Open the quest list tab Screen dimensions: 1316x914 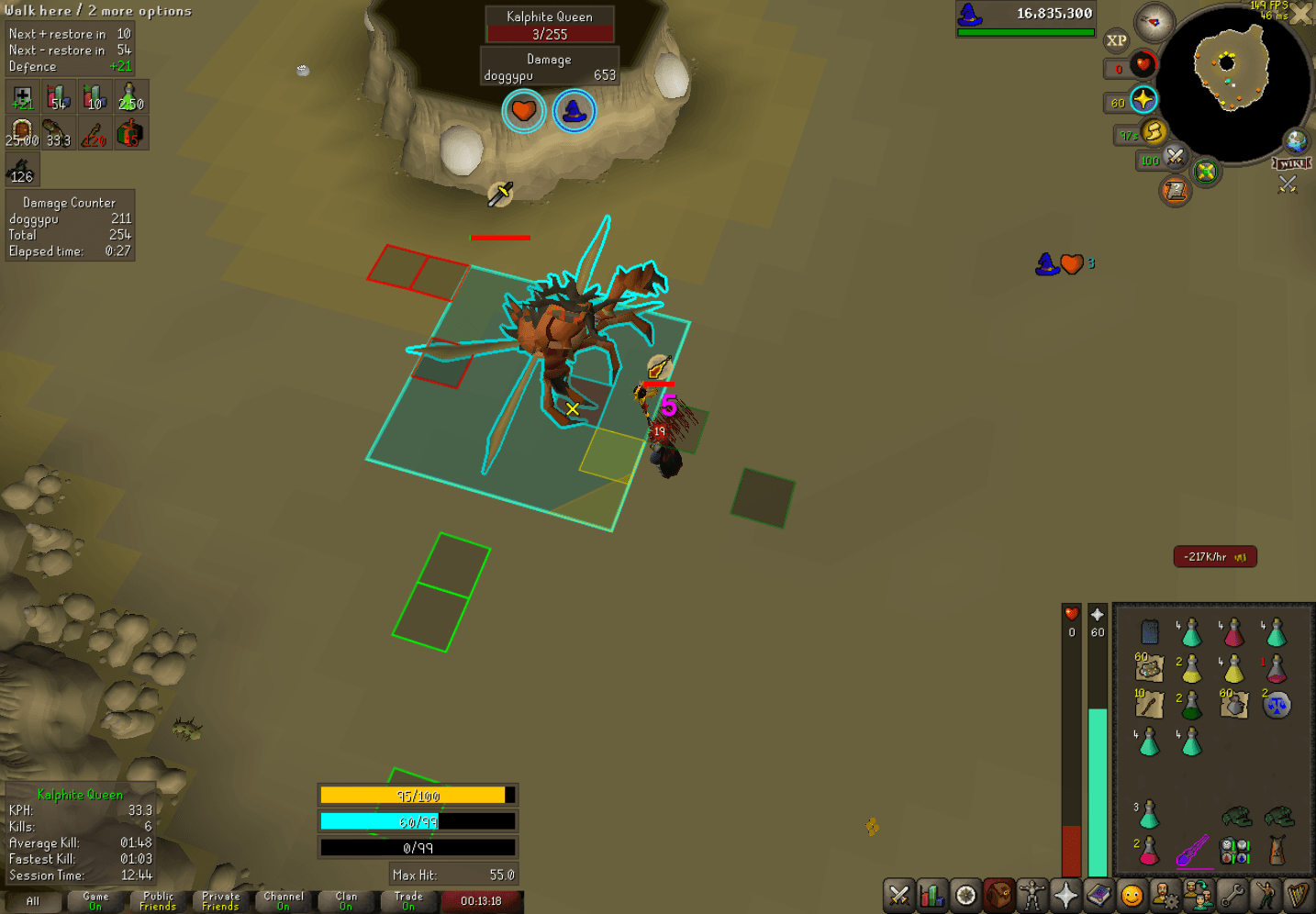(x=965, y=895)
